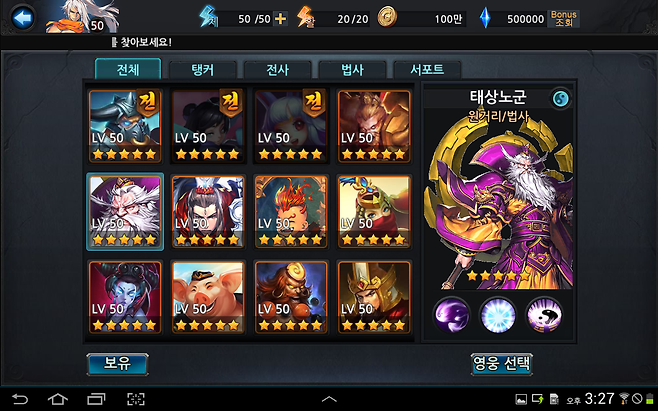Screen dimensions: 658x411
Task: Pick the flaming red-haired hero portrait
Action: (291, 210)
